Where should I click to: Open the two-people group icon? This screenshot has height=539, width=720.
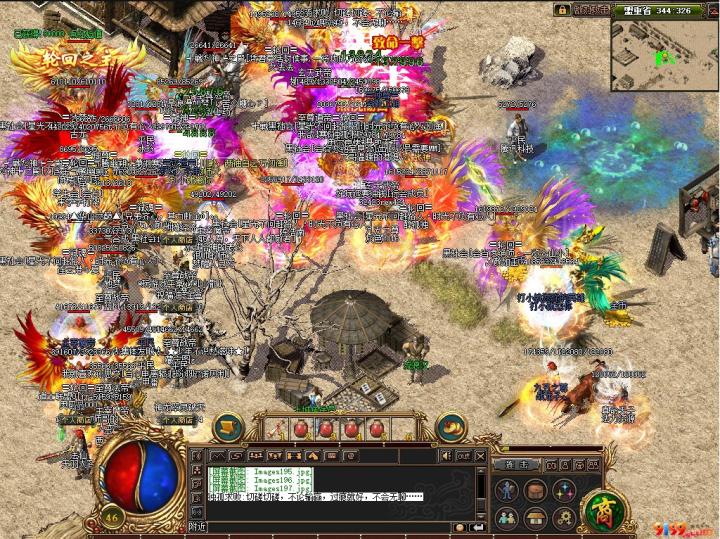(x=508, y=517)
